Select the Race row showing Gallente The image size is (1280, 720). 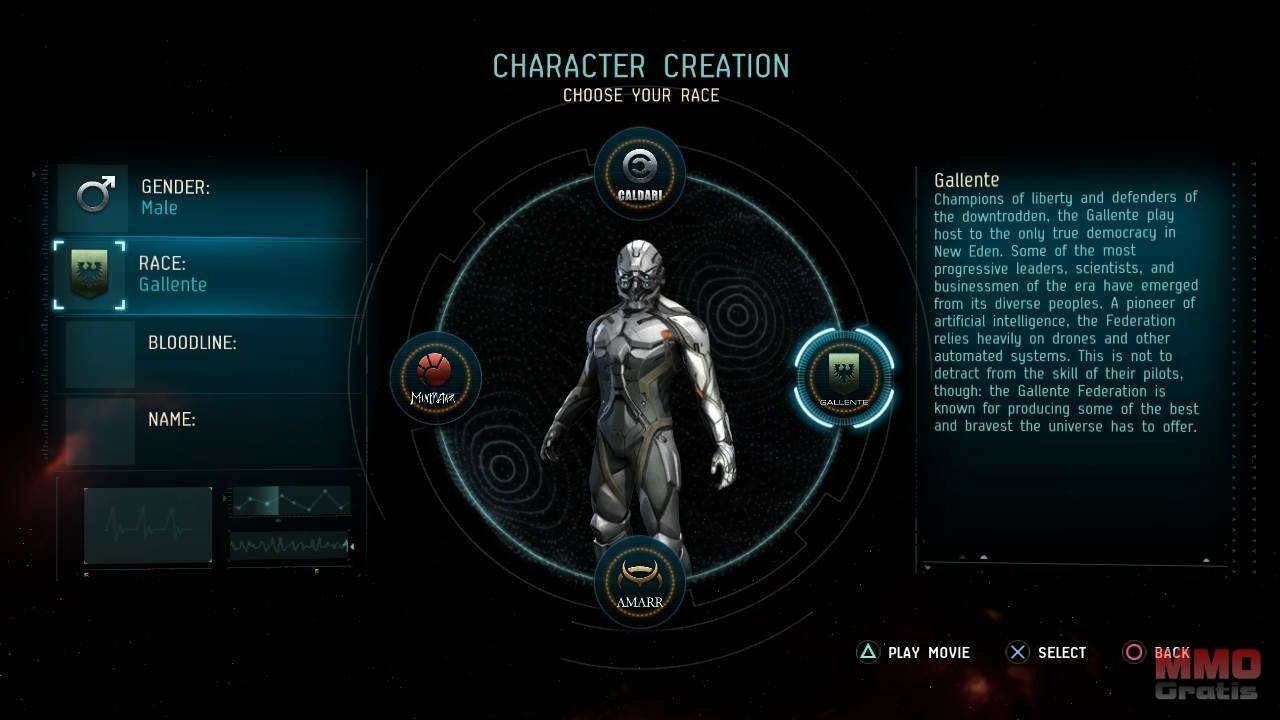[210, 275]
